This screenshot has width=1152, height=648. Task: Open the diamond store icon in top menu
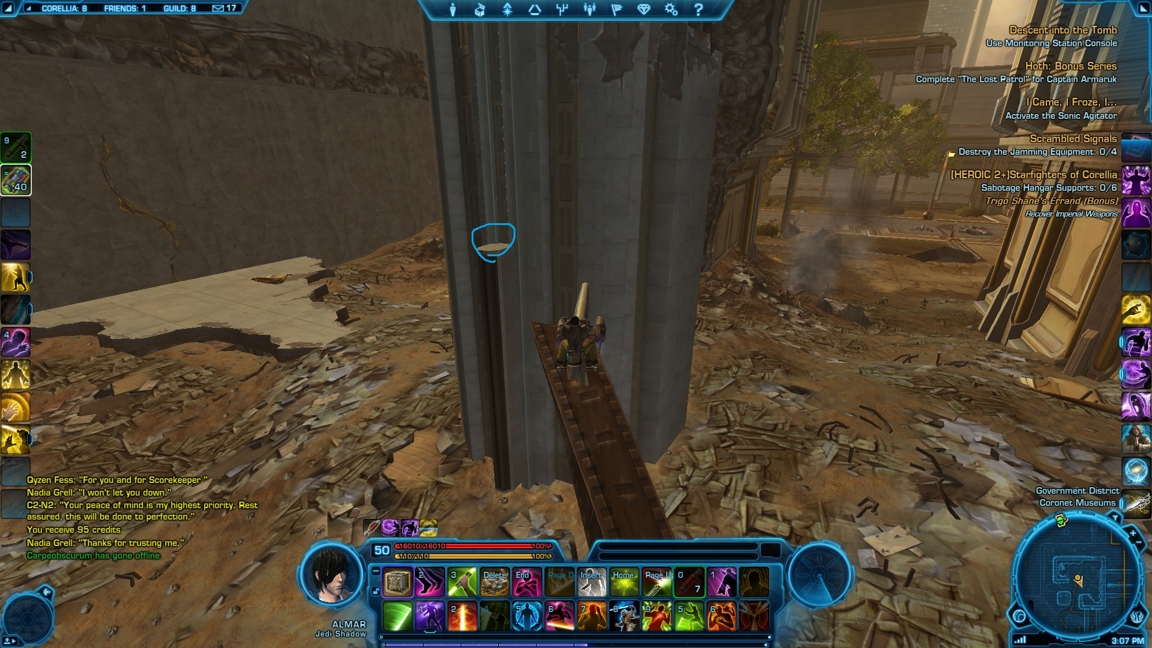pos(643,10)
